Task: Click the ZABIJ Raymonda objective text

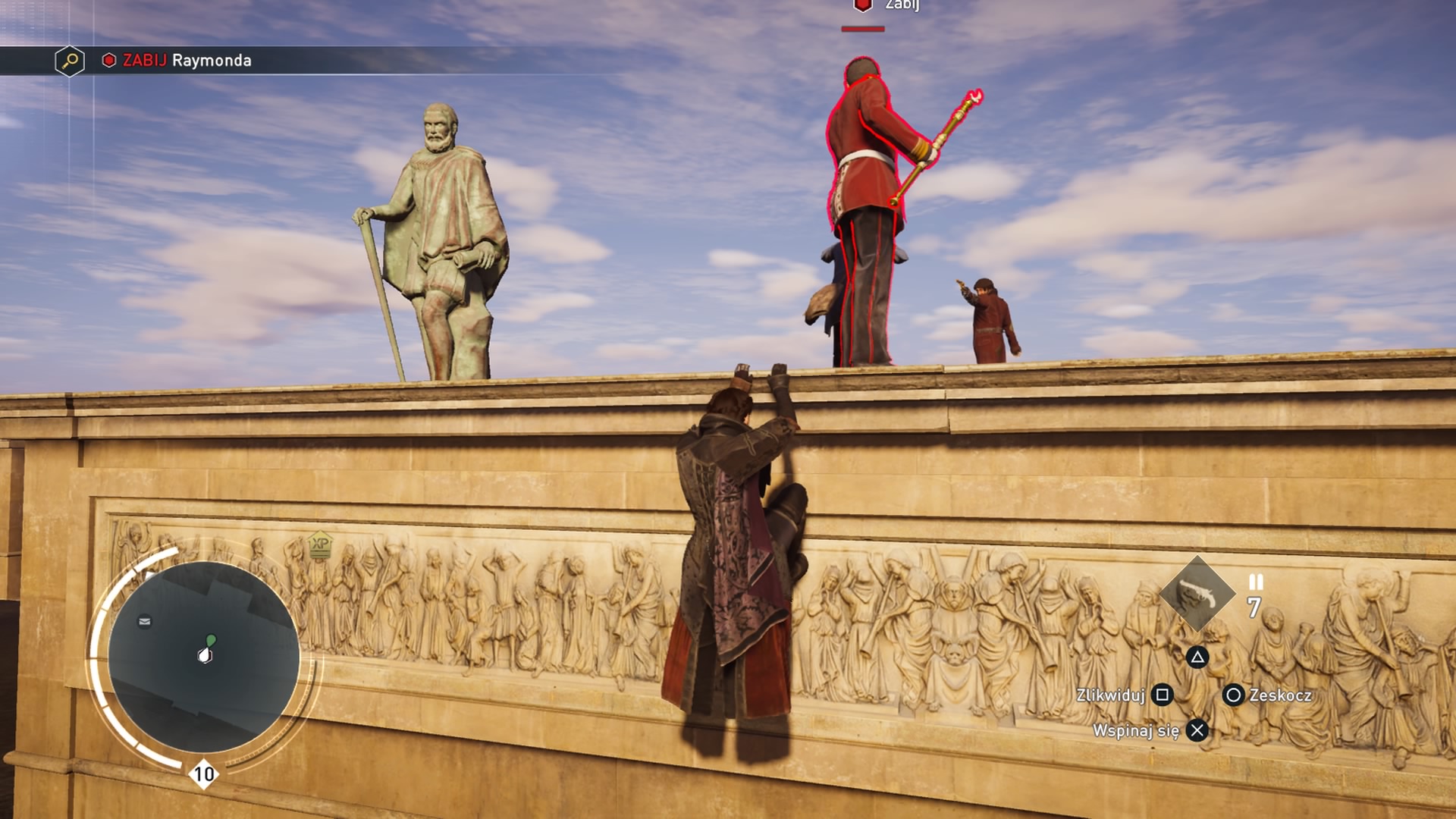Action: [x=186, y=61]
